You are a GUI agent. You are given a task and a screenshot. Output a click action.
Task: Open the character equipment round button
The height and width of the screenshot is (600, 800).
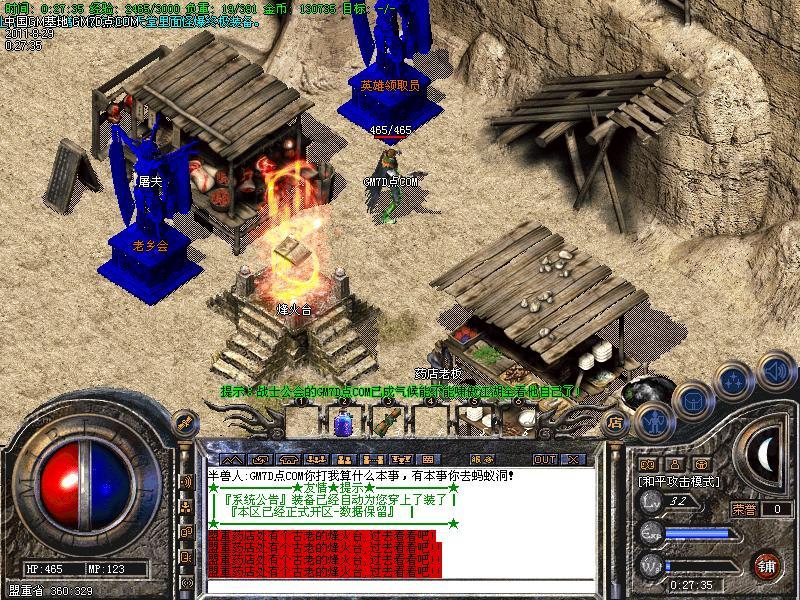coord(655,420)
